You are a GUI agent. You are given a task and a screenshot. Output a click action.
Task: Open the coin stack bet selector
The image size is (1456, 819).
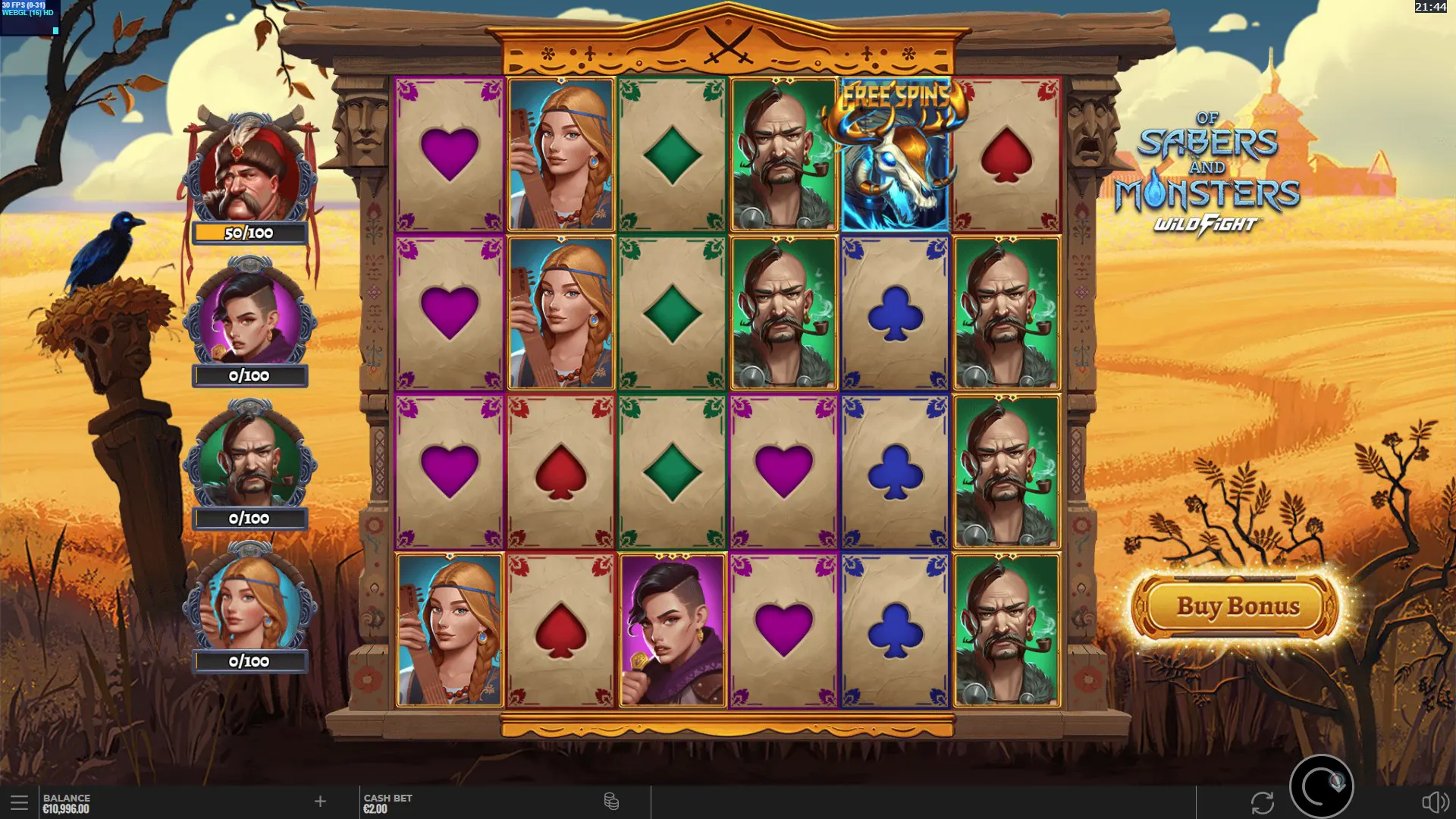click(x=611, y=802)
